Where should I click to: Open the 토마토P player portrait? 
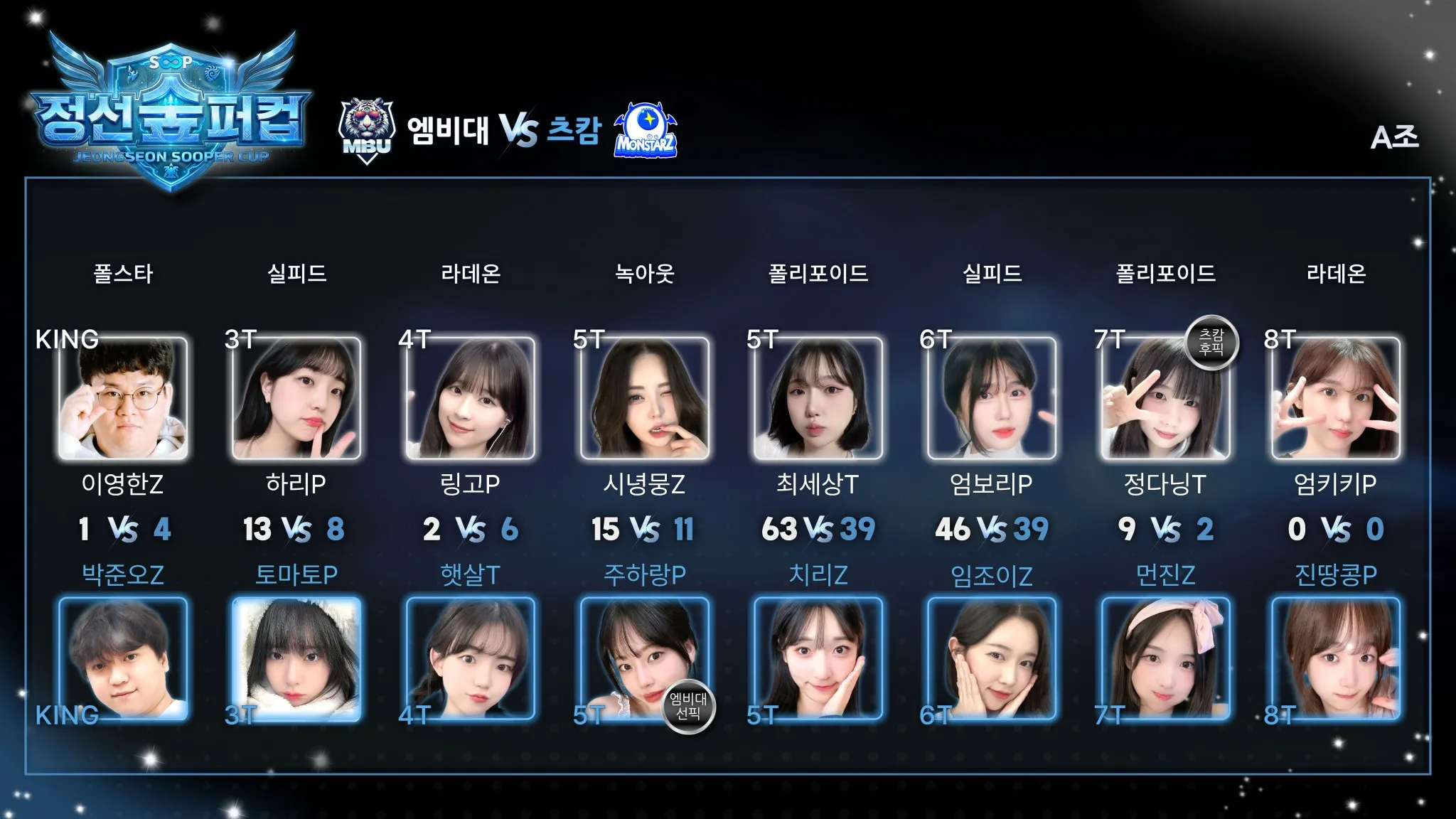tap(296, 658)
